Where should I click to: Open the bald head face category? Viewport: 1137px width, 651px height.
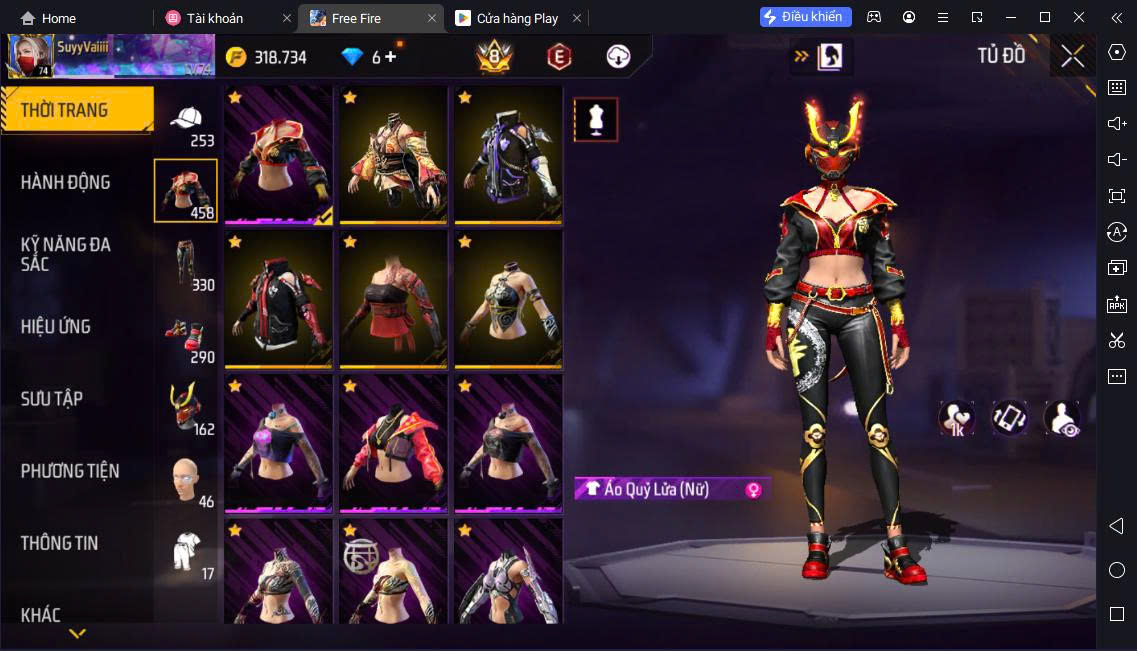click(x=186, y=481)
